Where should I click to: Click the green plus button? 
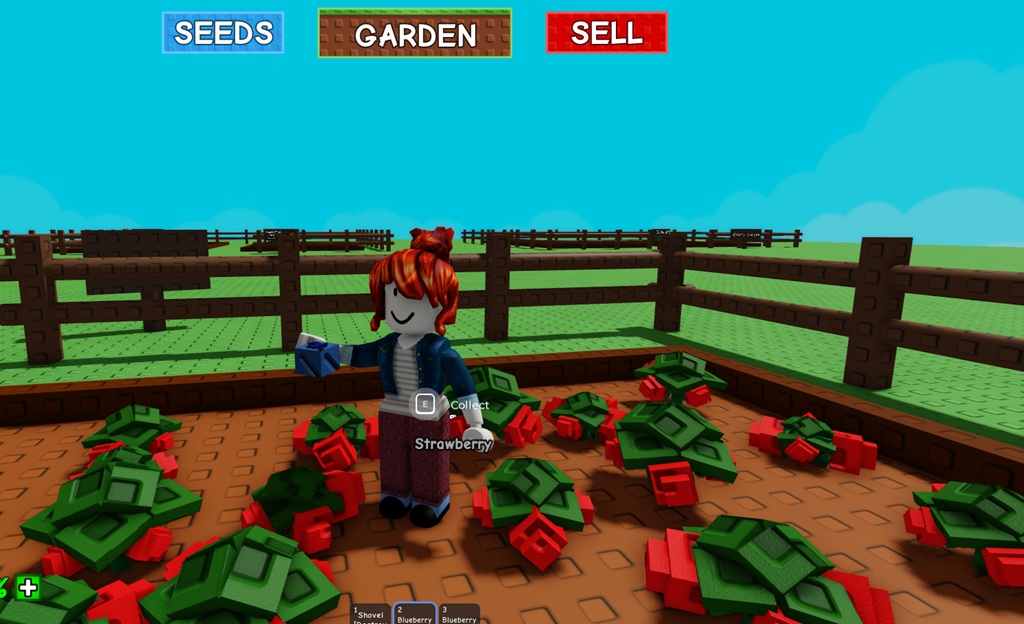(28, 588)
